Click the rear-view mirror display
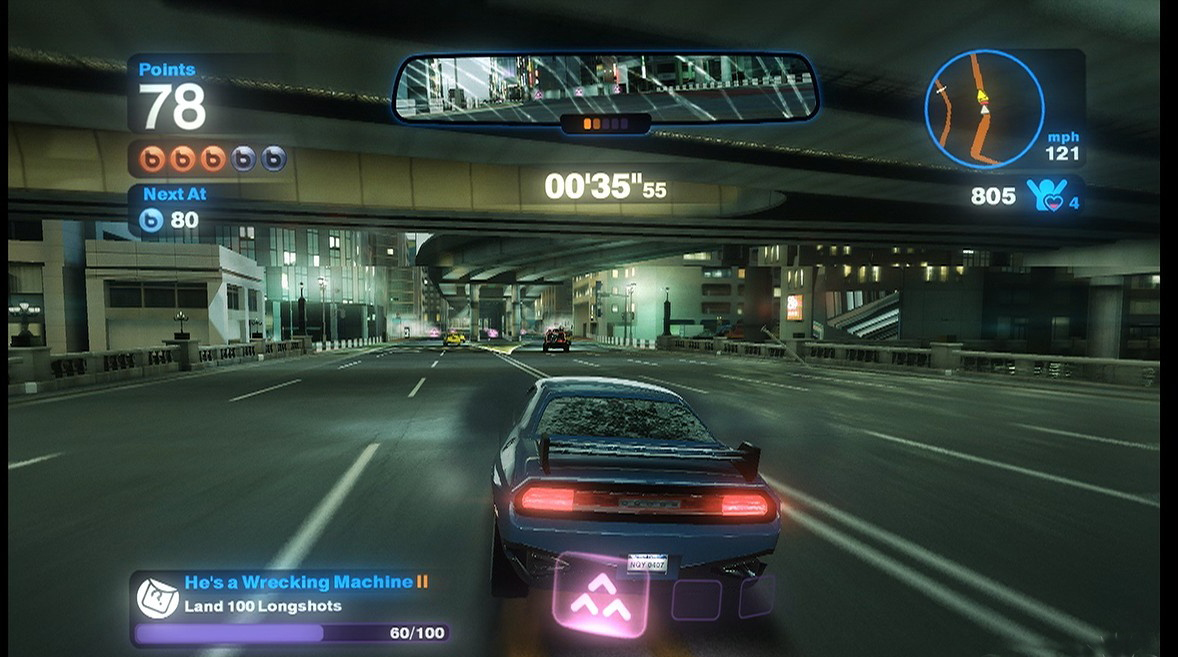 pos(605,88)
